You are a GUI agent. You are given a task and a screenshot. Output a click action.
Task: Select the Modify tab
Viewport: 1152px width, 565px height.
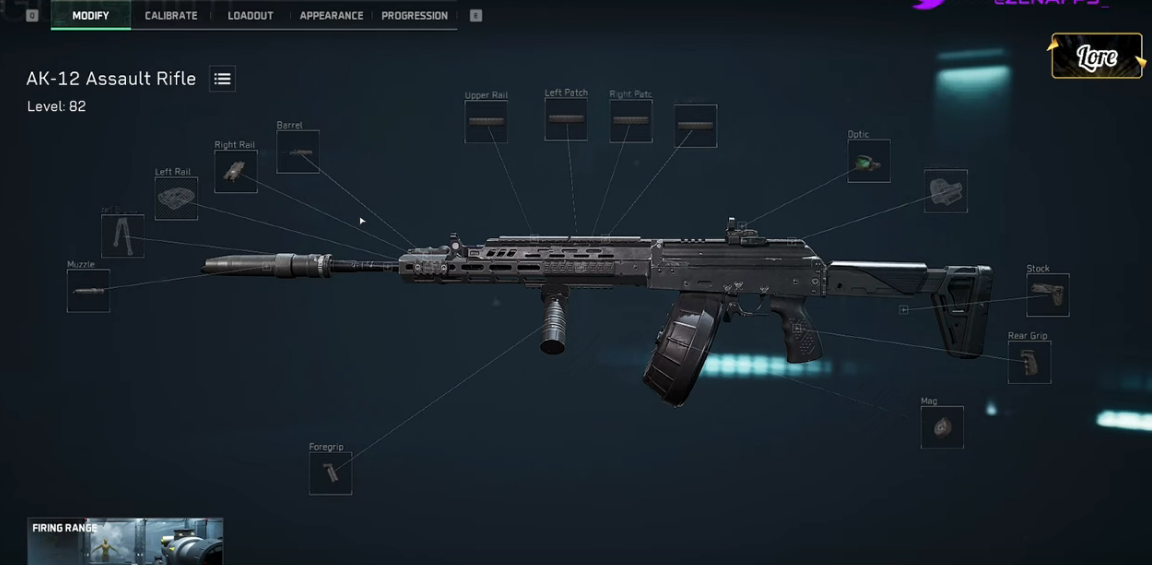[x=90, y=16]
